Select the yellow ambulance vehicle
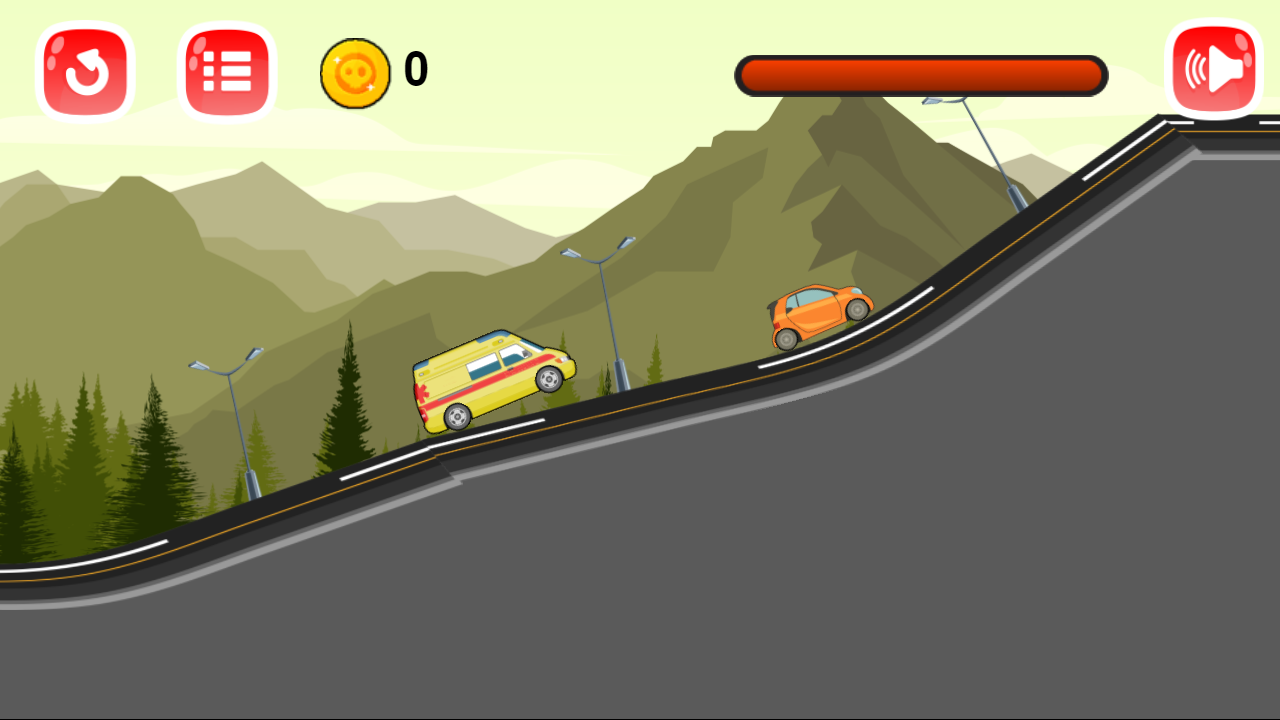1280x720 pixels. point(494,382)
